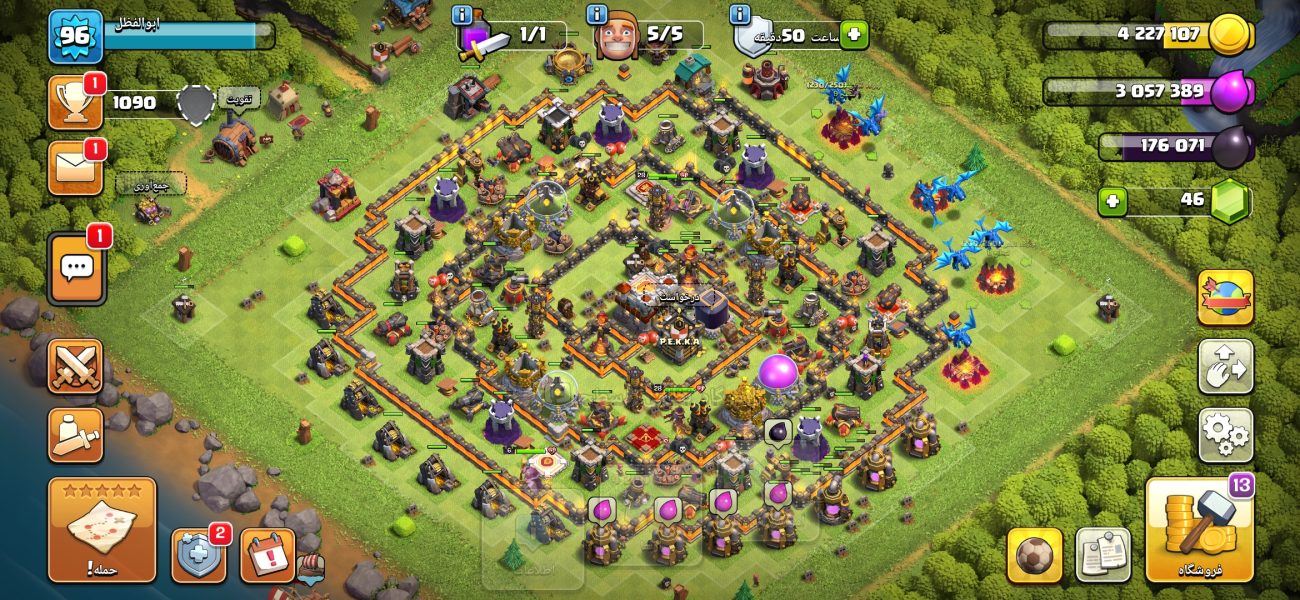1300x600 pixels.
Task: Open the globe with banner button
Action: click(x=1225, y=298)
